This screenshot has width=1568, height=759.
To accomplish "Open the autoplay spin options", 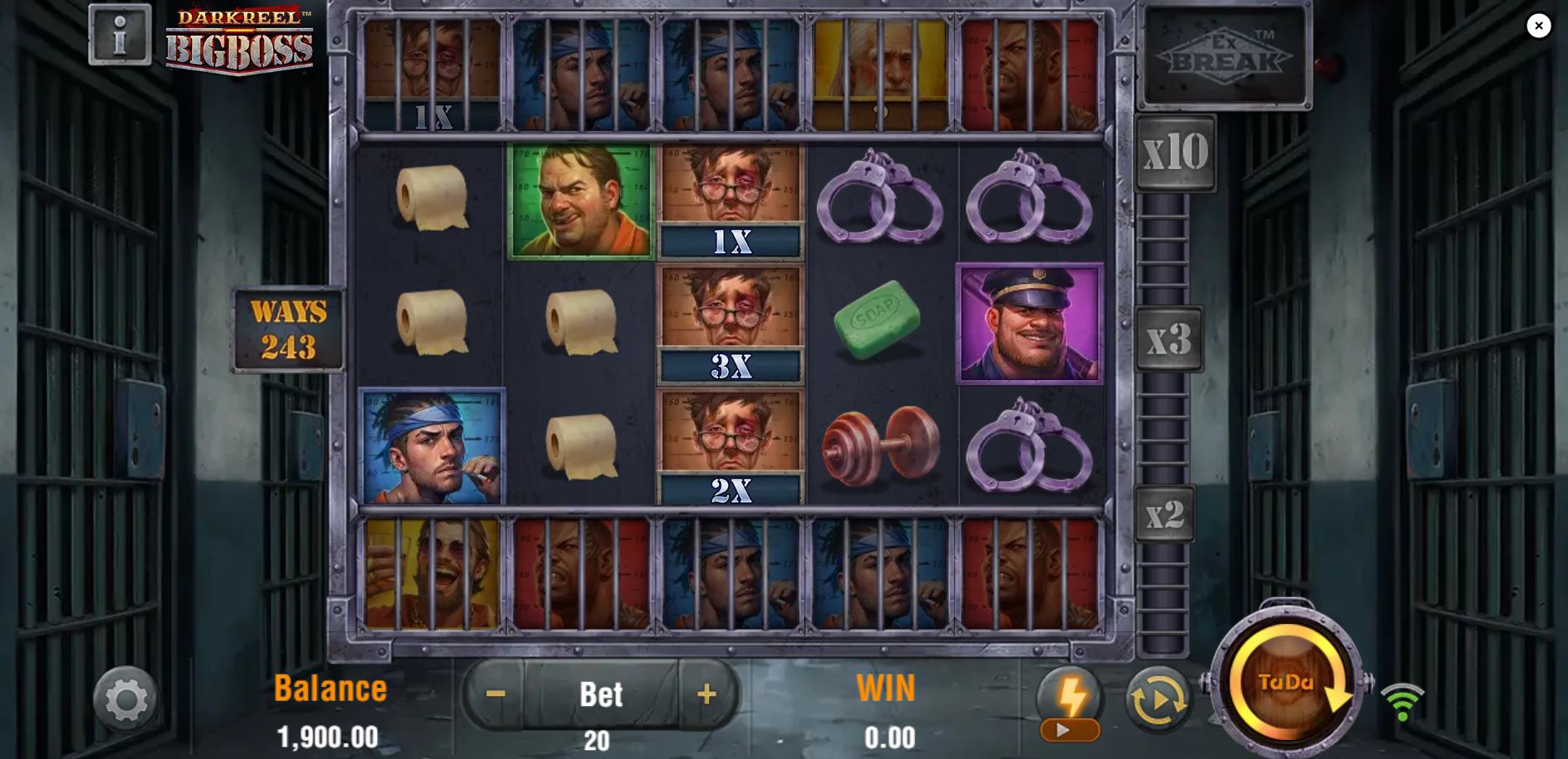I will coord(1158,700).
